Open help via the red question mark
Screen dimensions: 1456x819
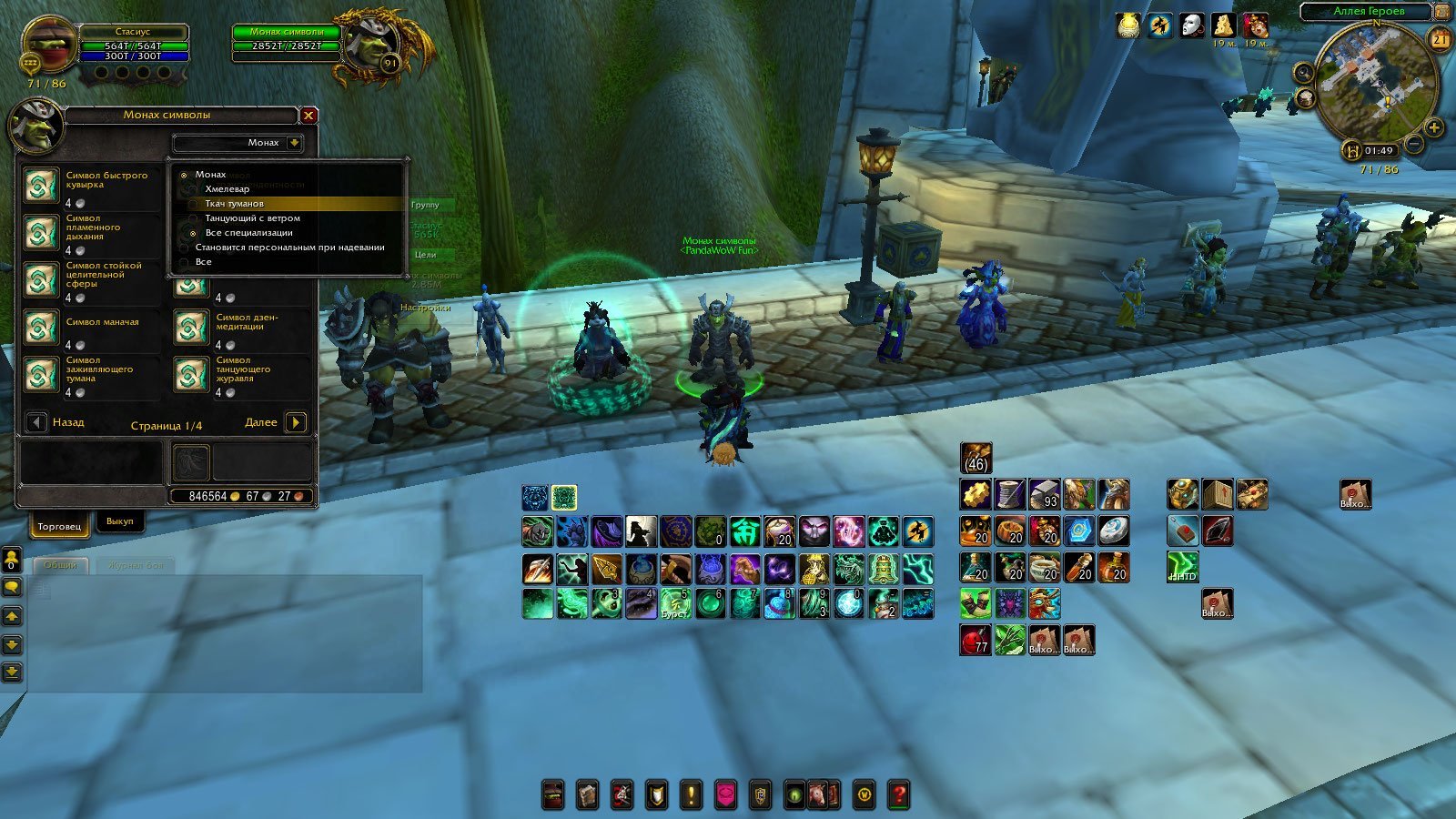[x=898, y=794]
